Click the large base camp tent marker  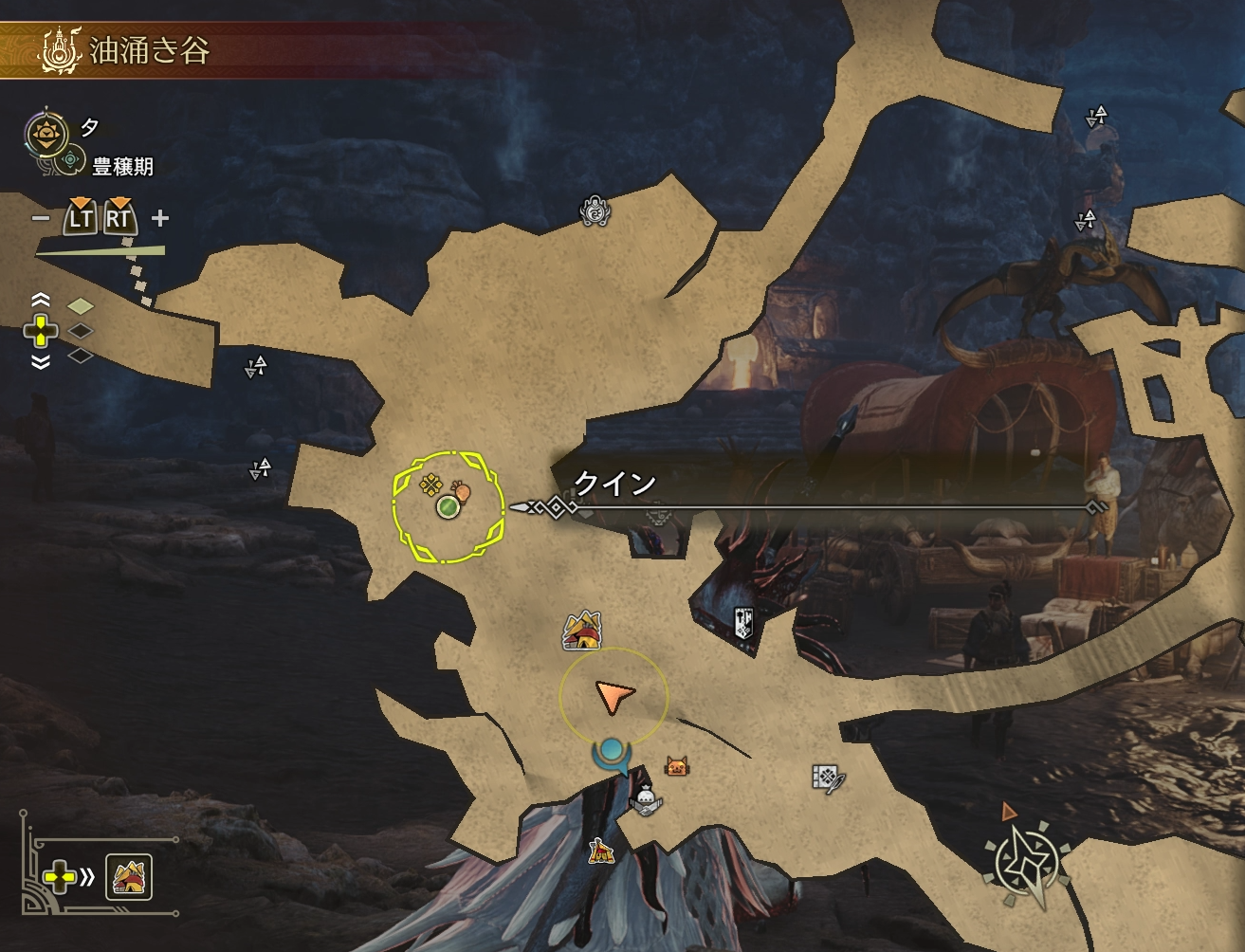581,630
